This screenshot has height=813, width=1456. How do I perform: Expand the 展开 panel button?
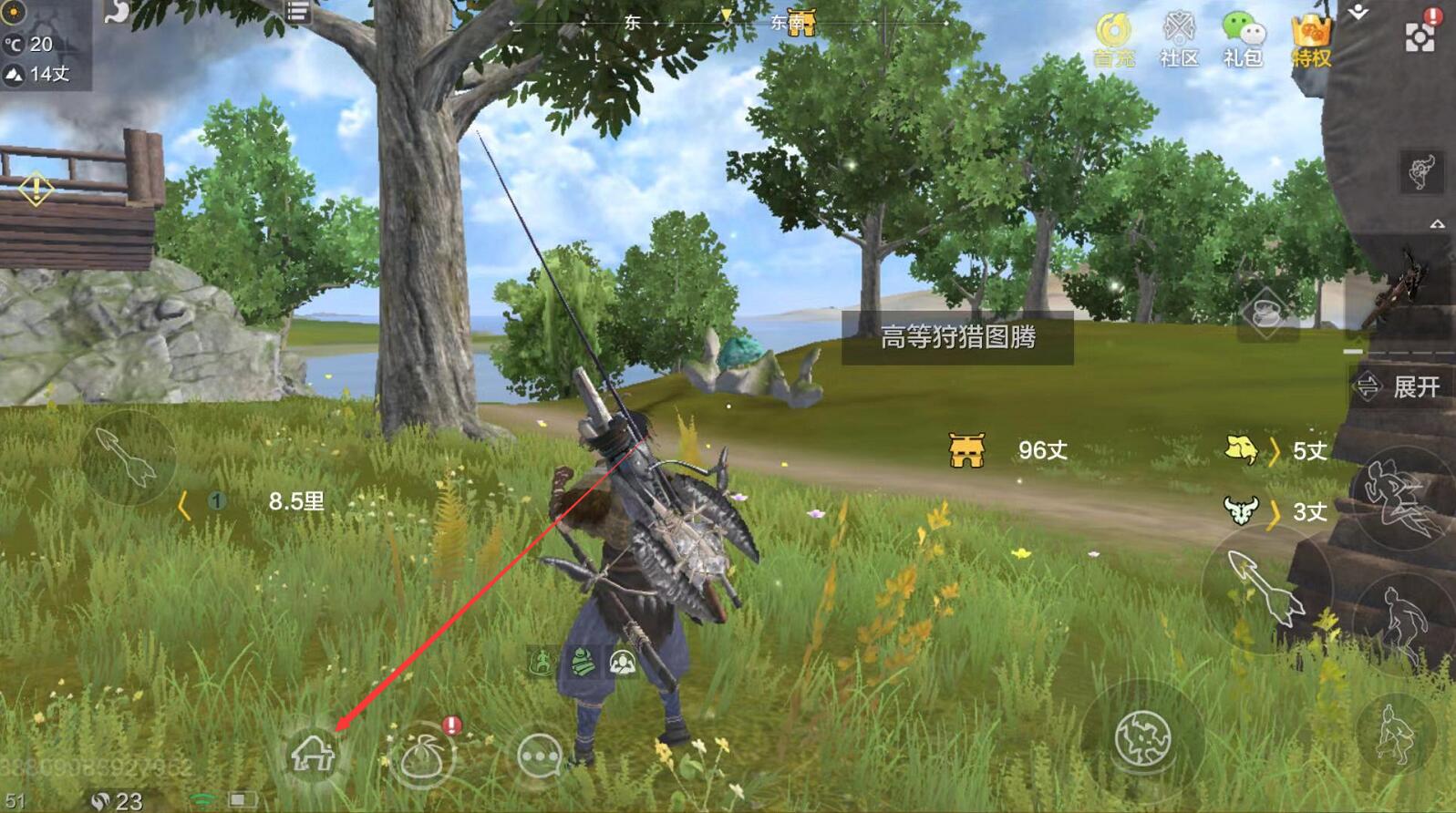click(1399, 386)
